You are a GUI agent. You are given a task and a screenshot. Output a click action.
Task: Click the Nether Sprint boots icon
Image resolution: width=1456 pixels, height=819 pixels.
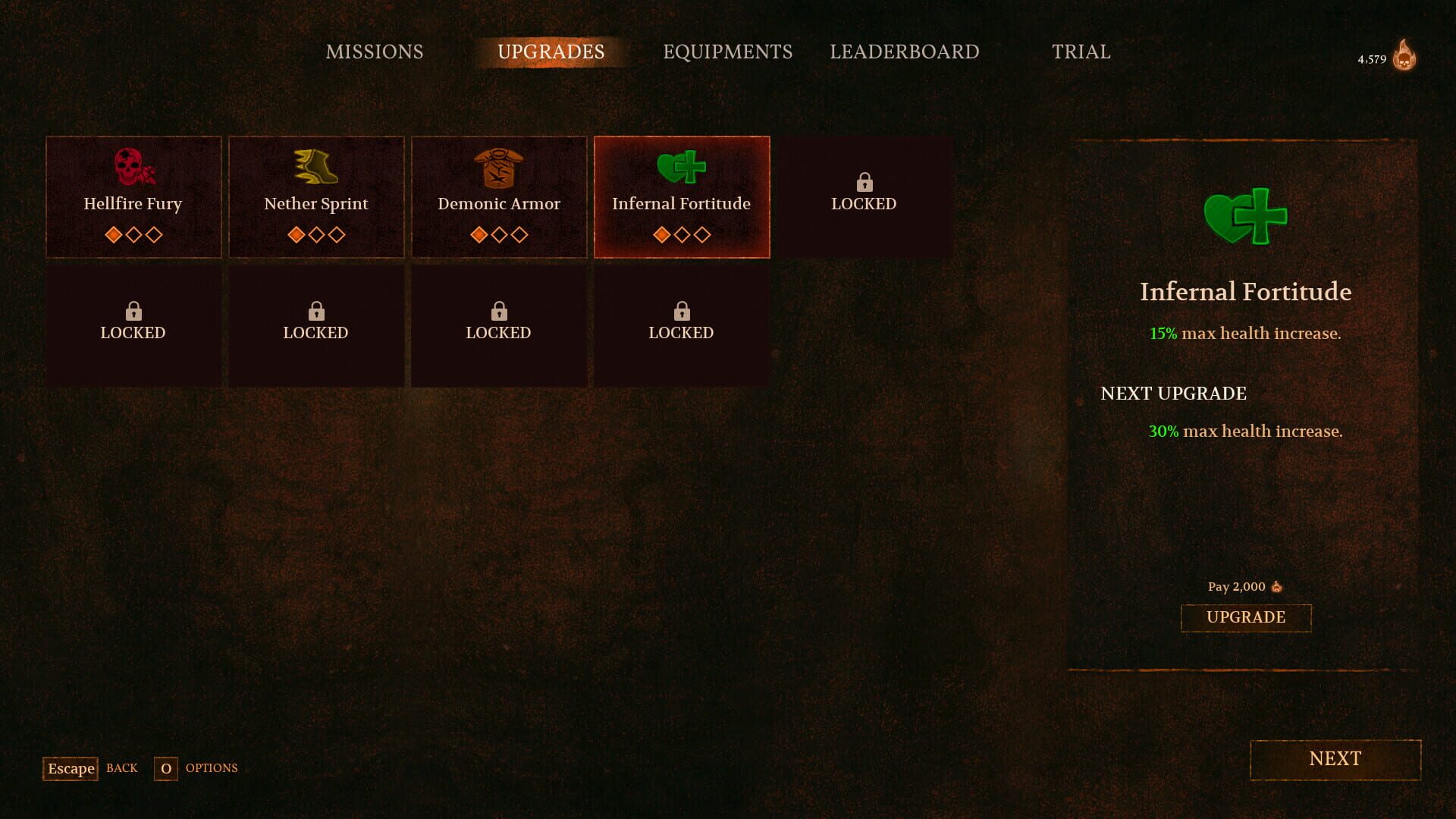pyautogui.click(x=316, y=168)
